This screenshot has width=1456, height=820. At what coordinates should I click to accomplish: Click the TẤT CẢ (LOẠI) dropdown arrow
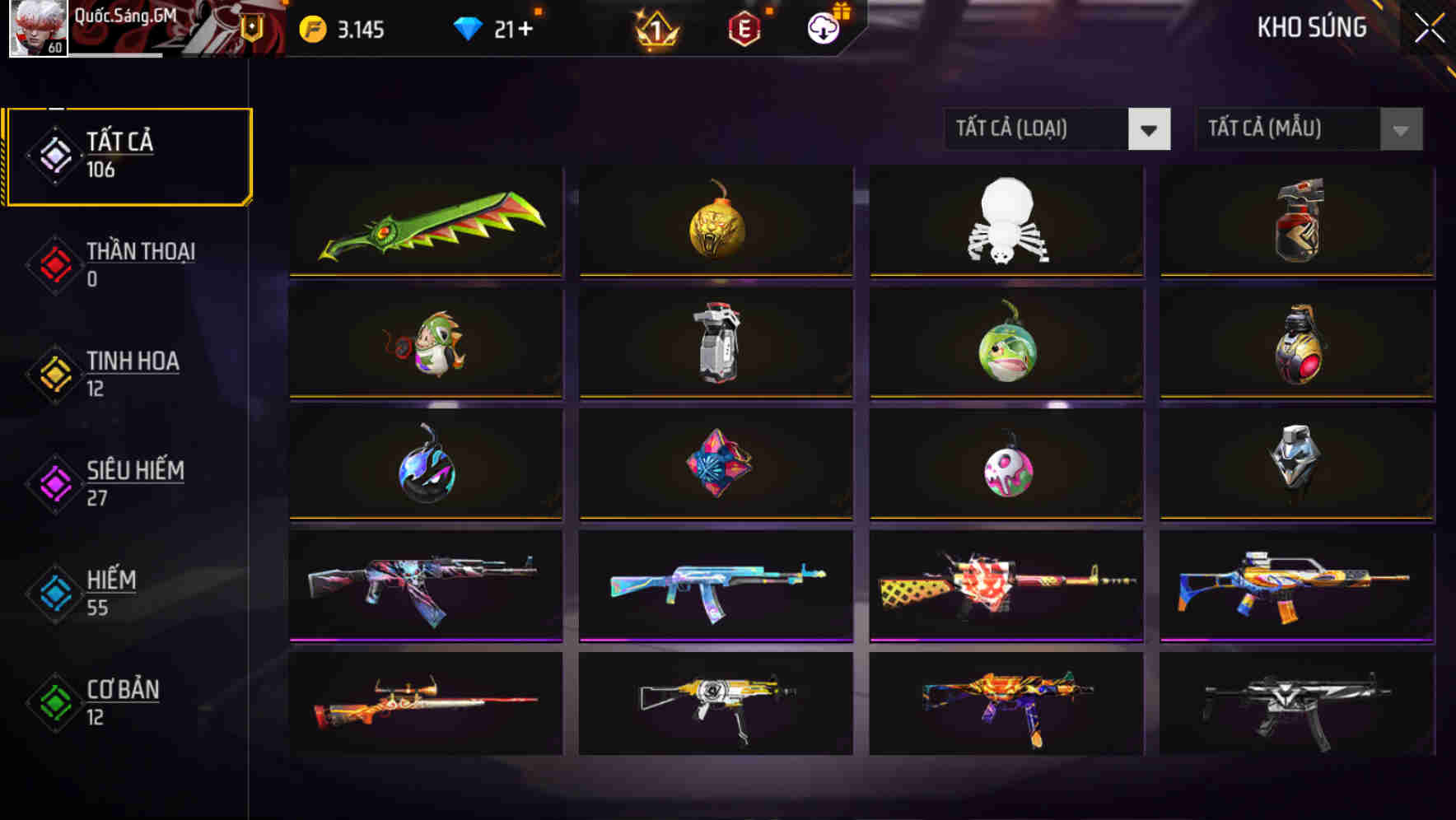coord(1150,129)
